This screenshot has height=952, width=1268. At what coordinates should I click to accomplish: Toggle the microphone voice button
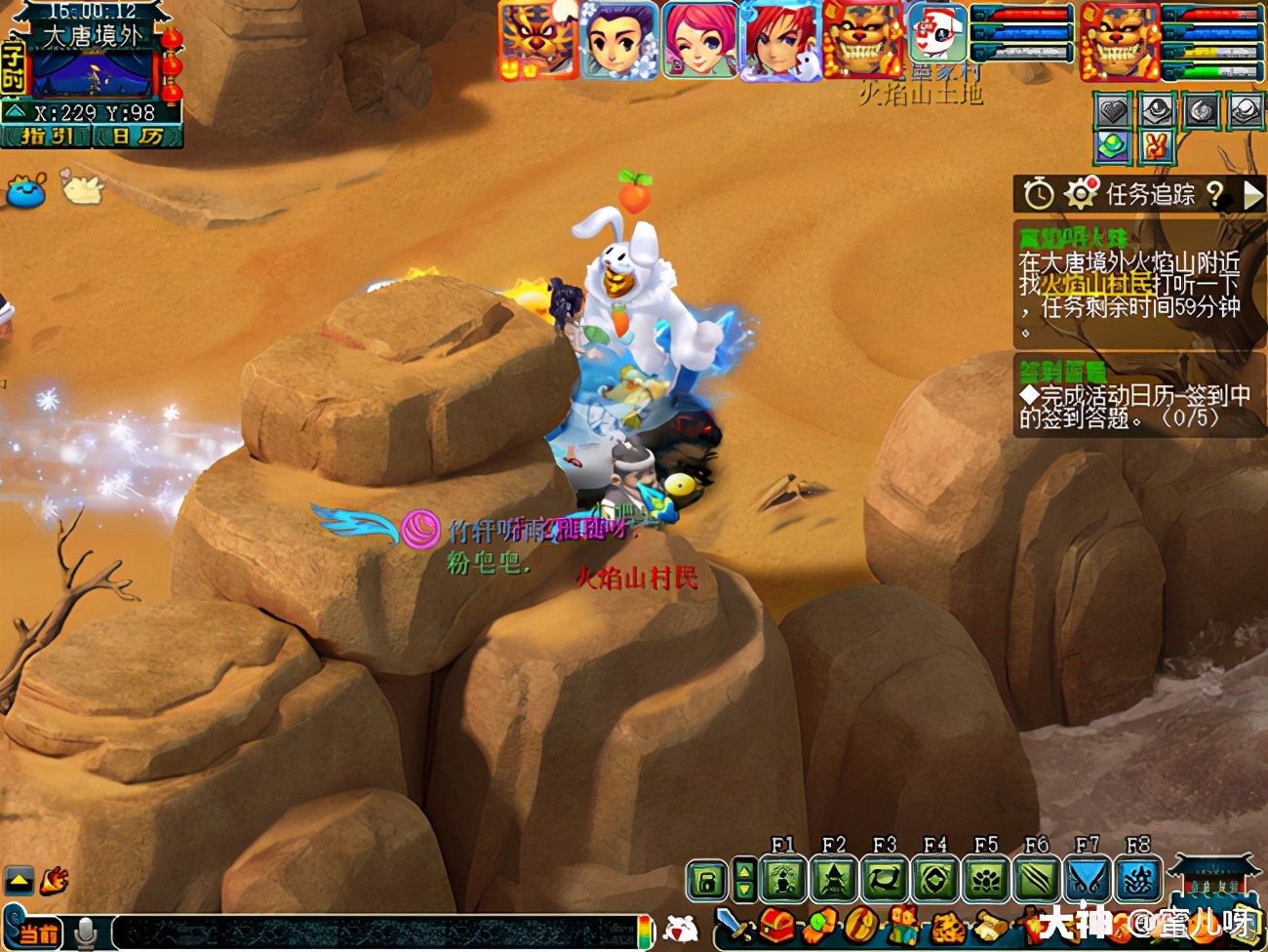[86, 932]
